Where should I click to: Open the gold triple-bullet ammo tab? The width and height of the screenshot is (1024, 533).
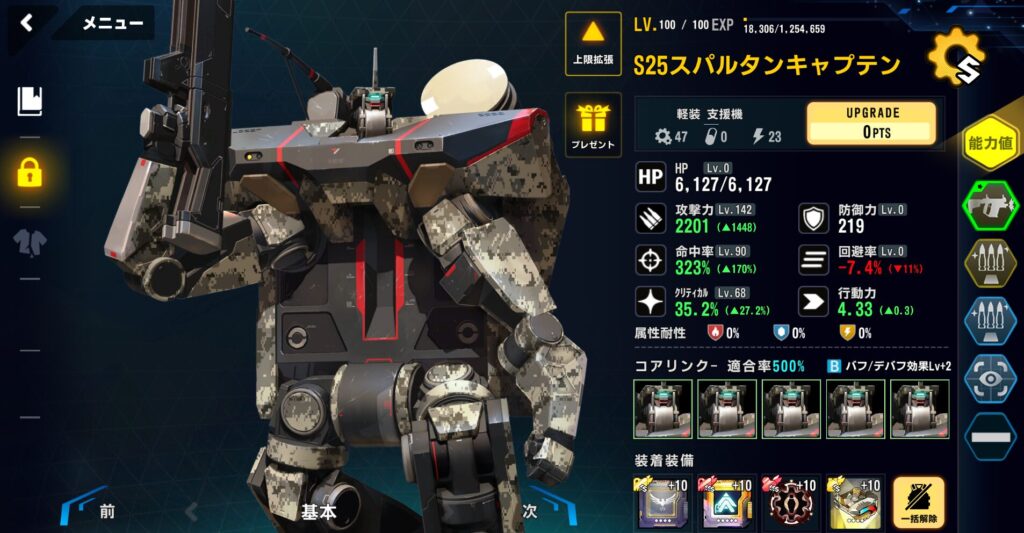[989, 263]
